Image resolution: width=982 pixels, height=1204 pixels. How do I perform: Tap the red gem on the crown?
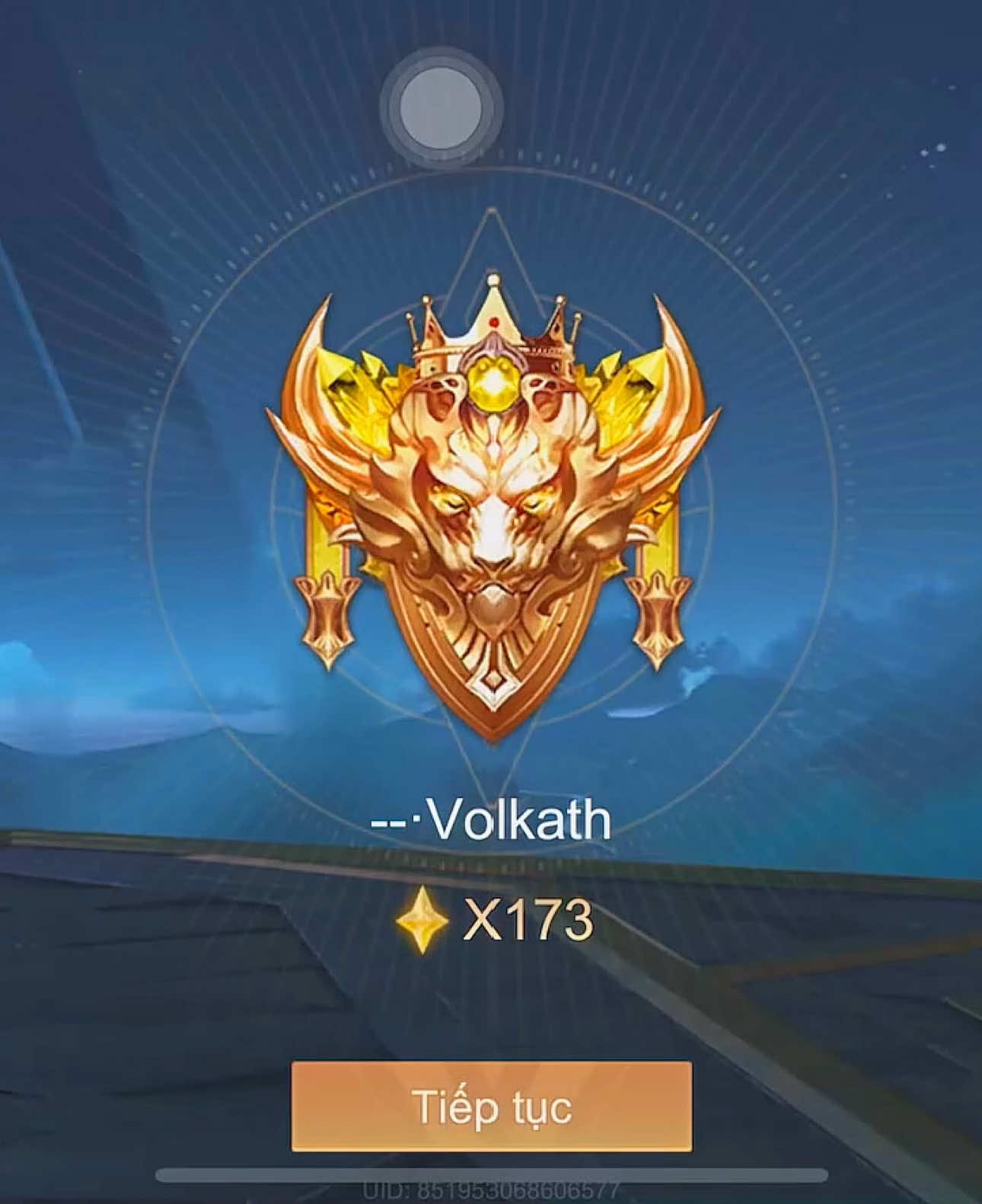coord(495,321)
